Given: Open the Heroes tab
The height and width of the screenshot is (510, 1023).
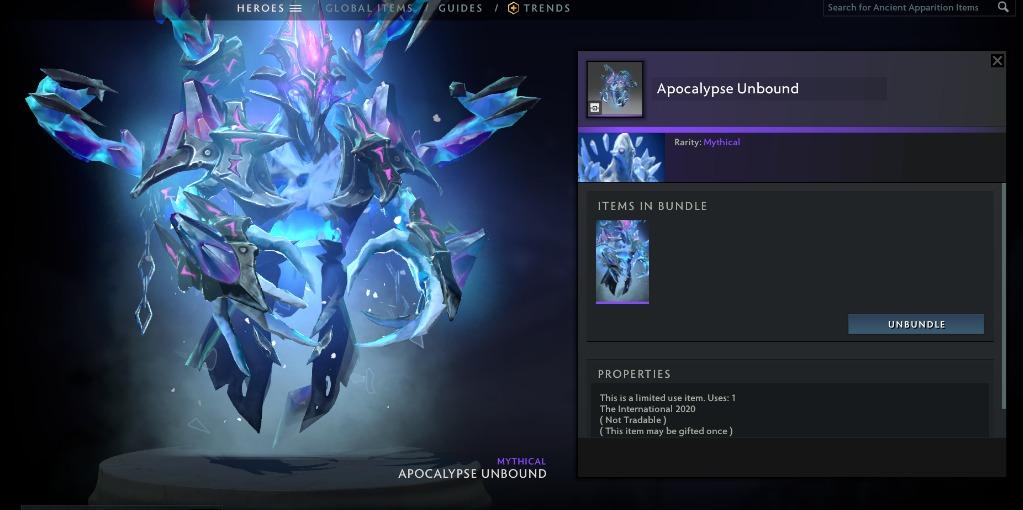Looking at the screenshot, I should (268, 8).
